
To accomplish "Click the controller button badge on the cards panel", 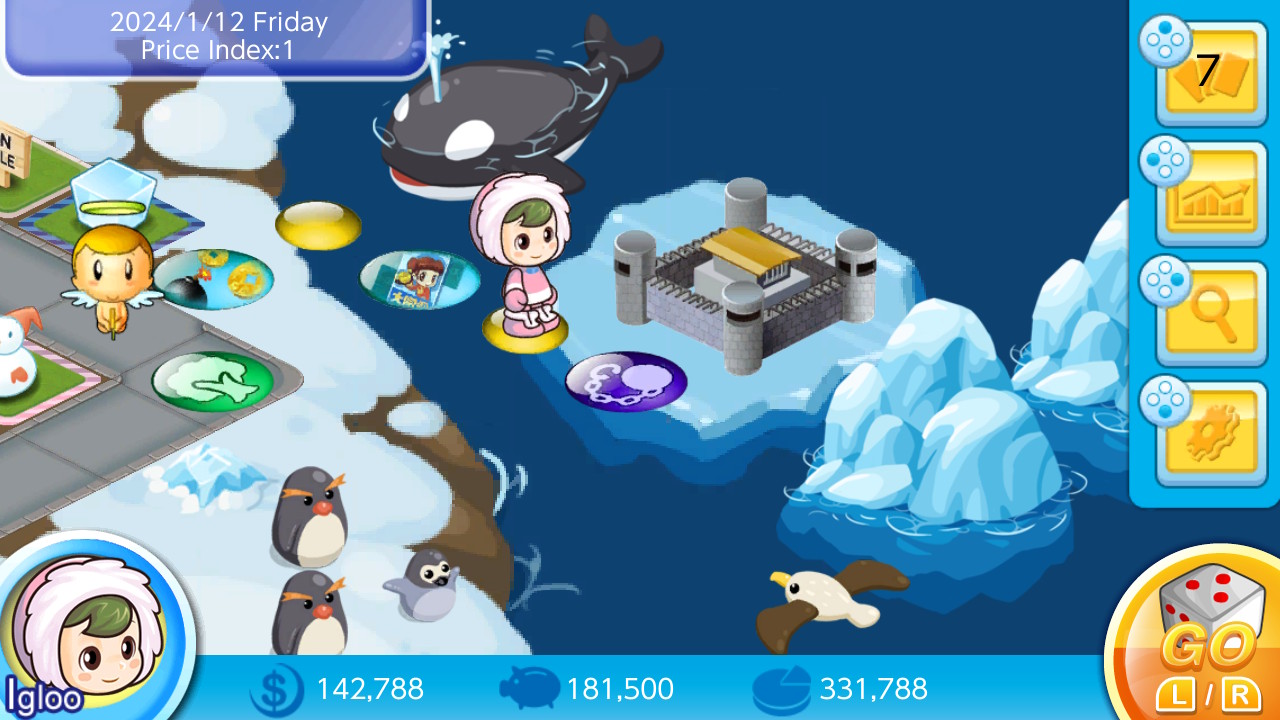I will click(1163, 45).
